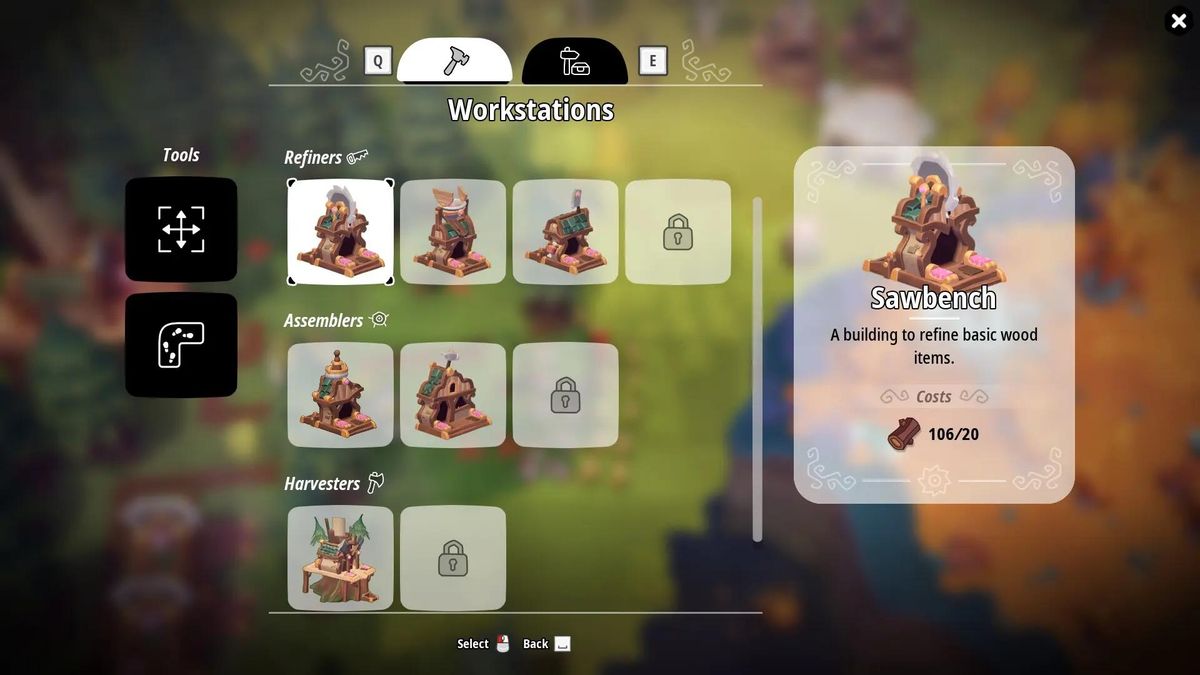Close the build menu with the X
Image resolution: width=1200 pixels, height=675 pixels.
[1178, 21]
